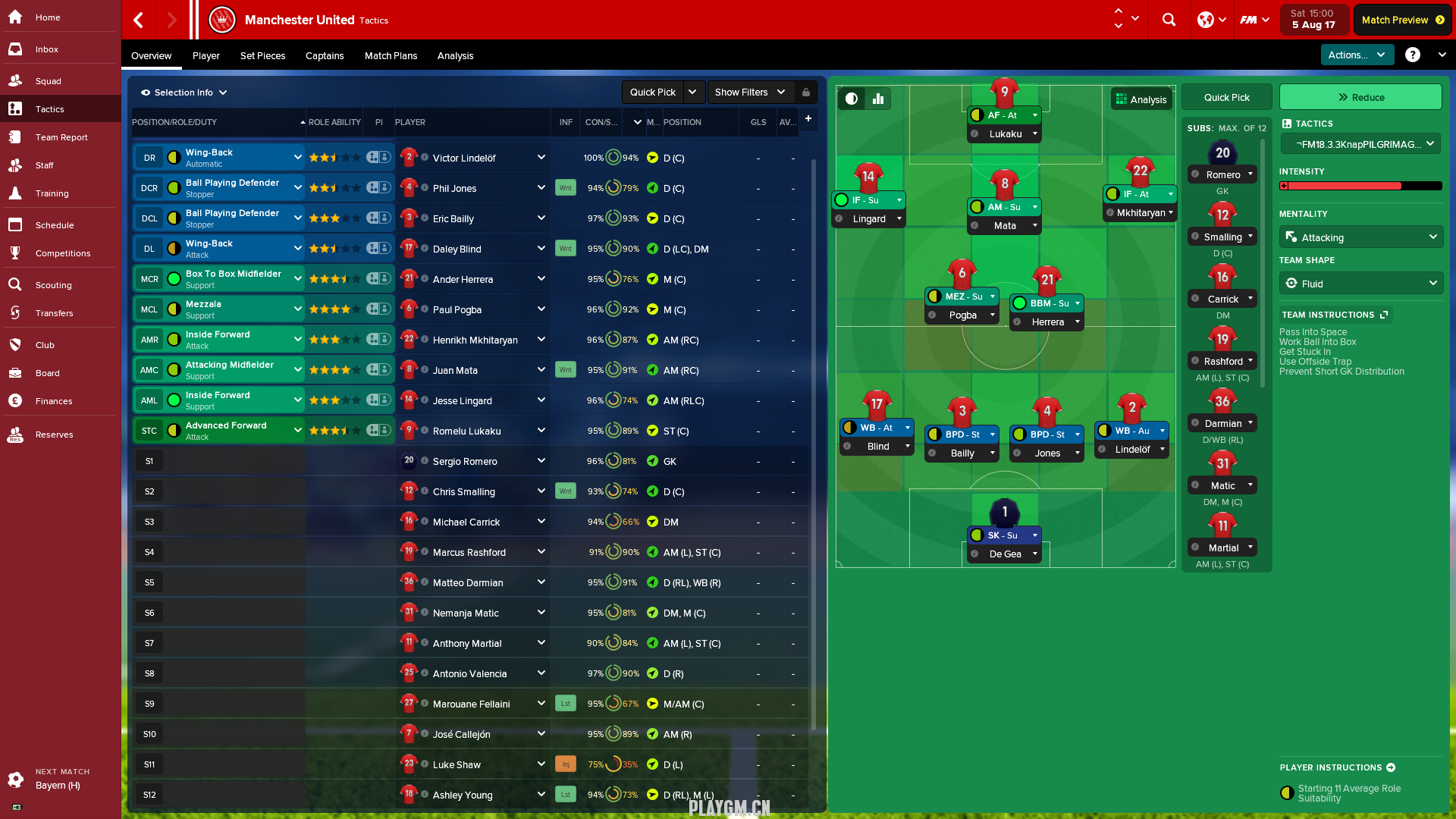The image size is (1456, 819).
Task: Open the Team Shape dropdown set to Fluid
Action: coord(1361,284)
